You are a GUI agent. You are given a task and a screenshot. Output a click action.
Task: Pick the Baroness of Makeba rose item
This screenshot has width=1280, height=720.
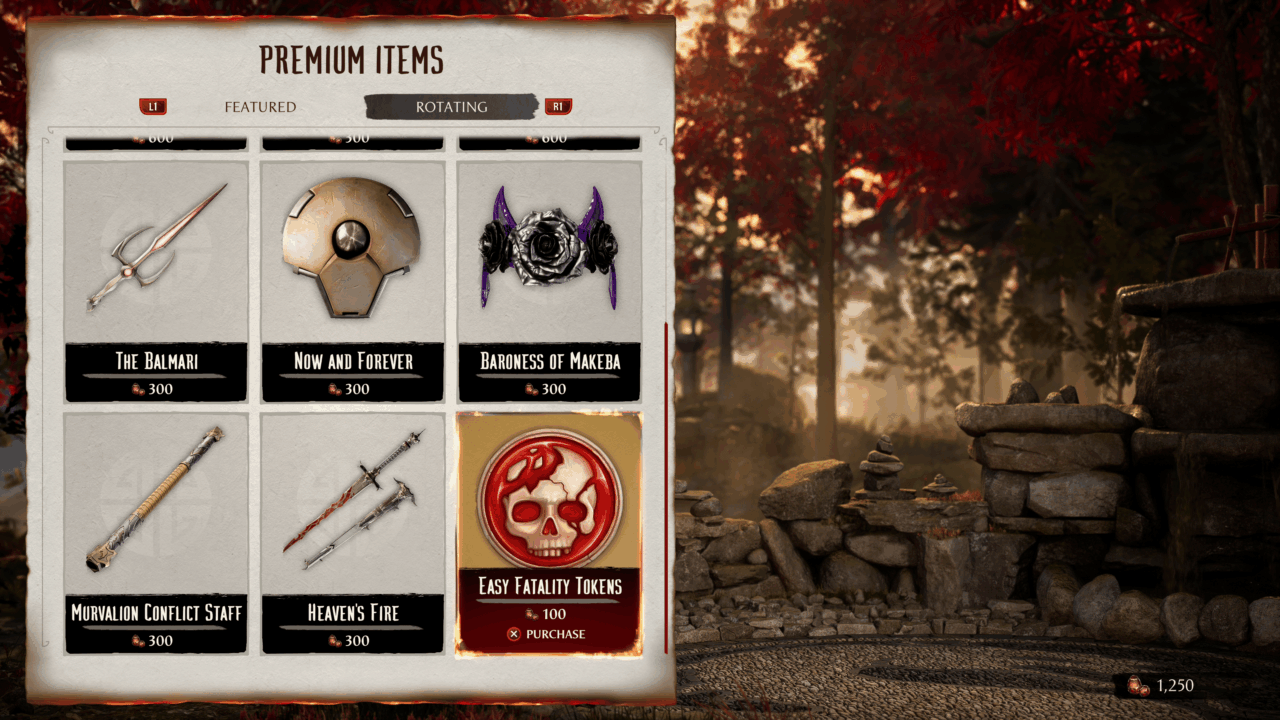tap(549, 280)
